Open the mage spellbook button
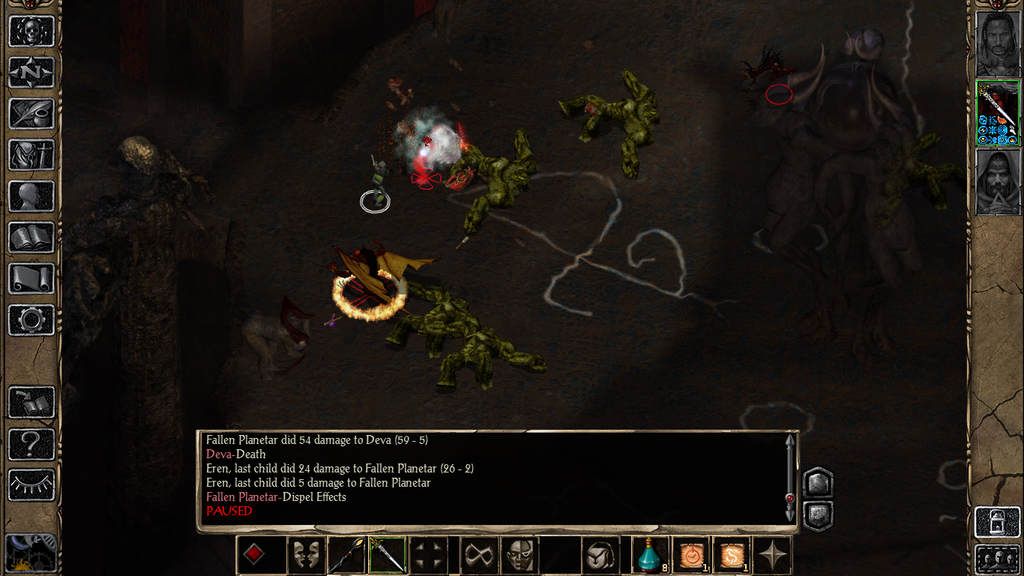The width and height of the screenshot is (1024, 576). [31, 237]
